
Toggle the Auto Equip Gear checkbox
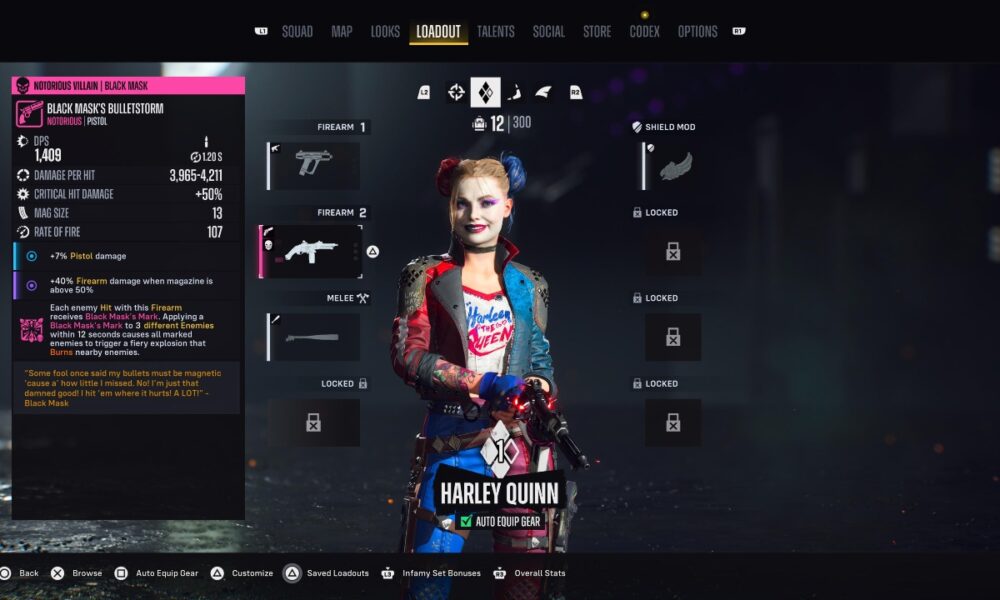click(x=466, y=521)
